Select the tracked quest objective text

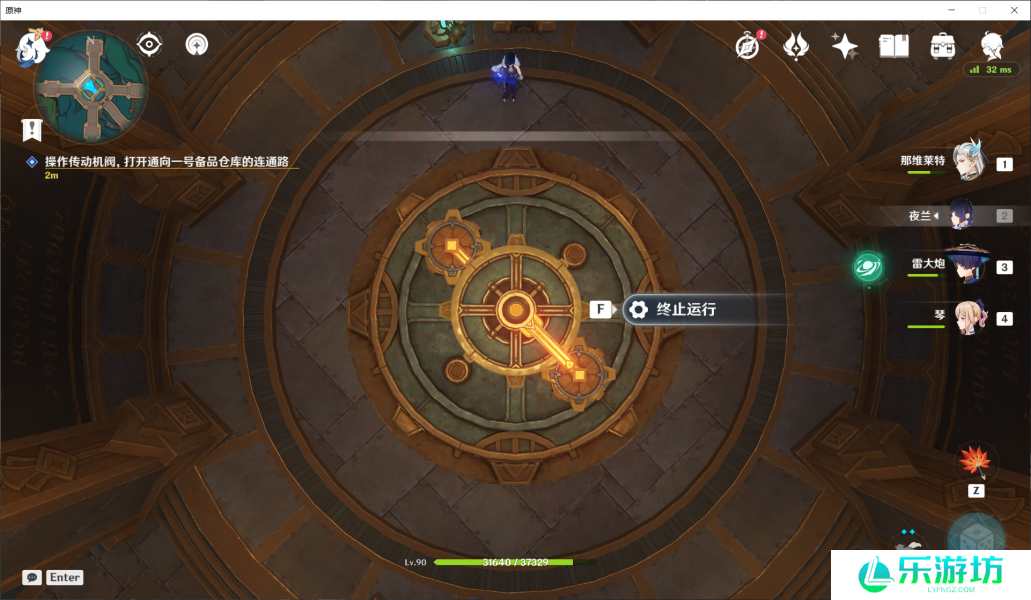tap(172, 161)
